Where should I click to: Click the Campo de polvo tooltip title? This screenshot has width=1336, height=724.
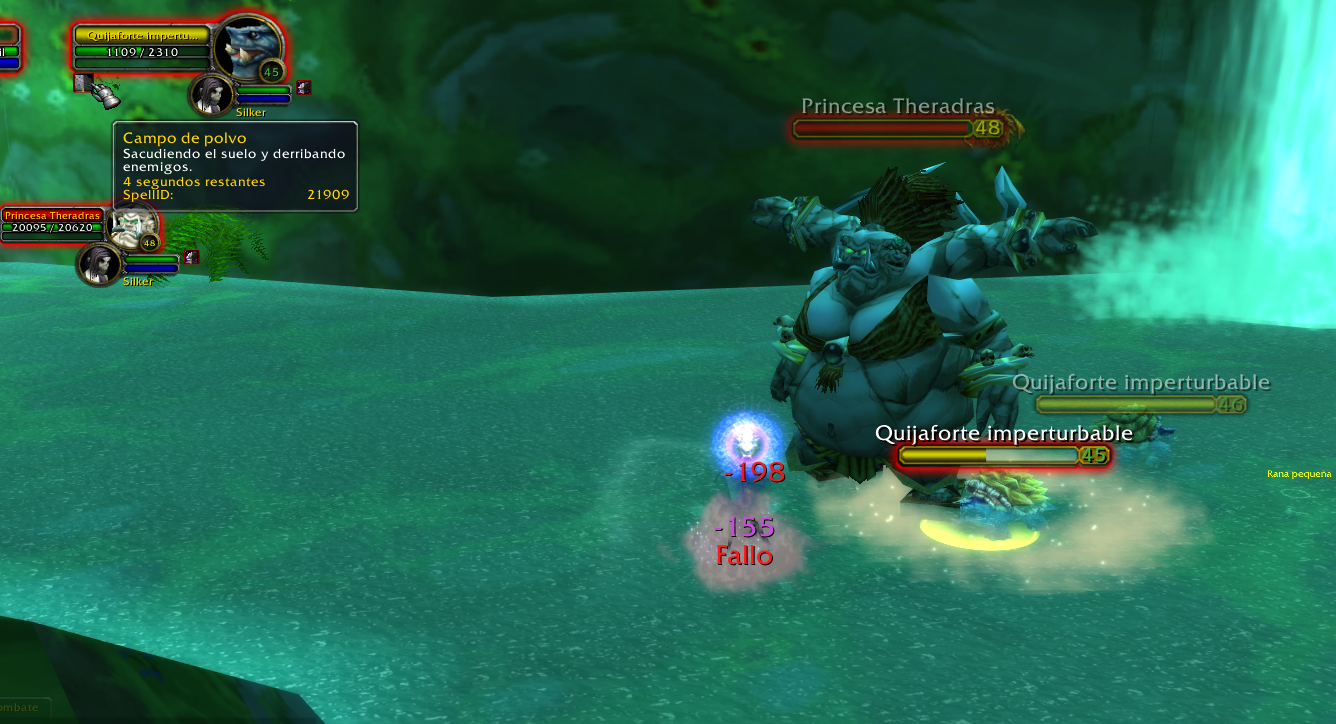(x=183, y=136)
